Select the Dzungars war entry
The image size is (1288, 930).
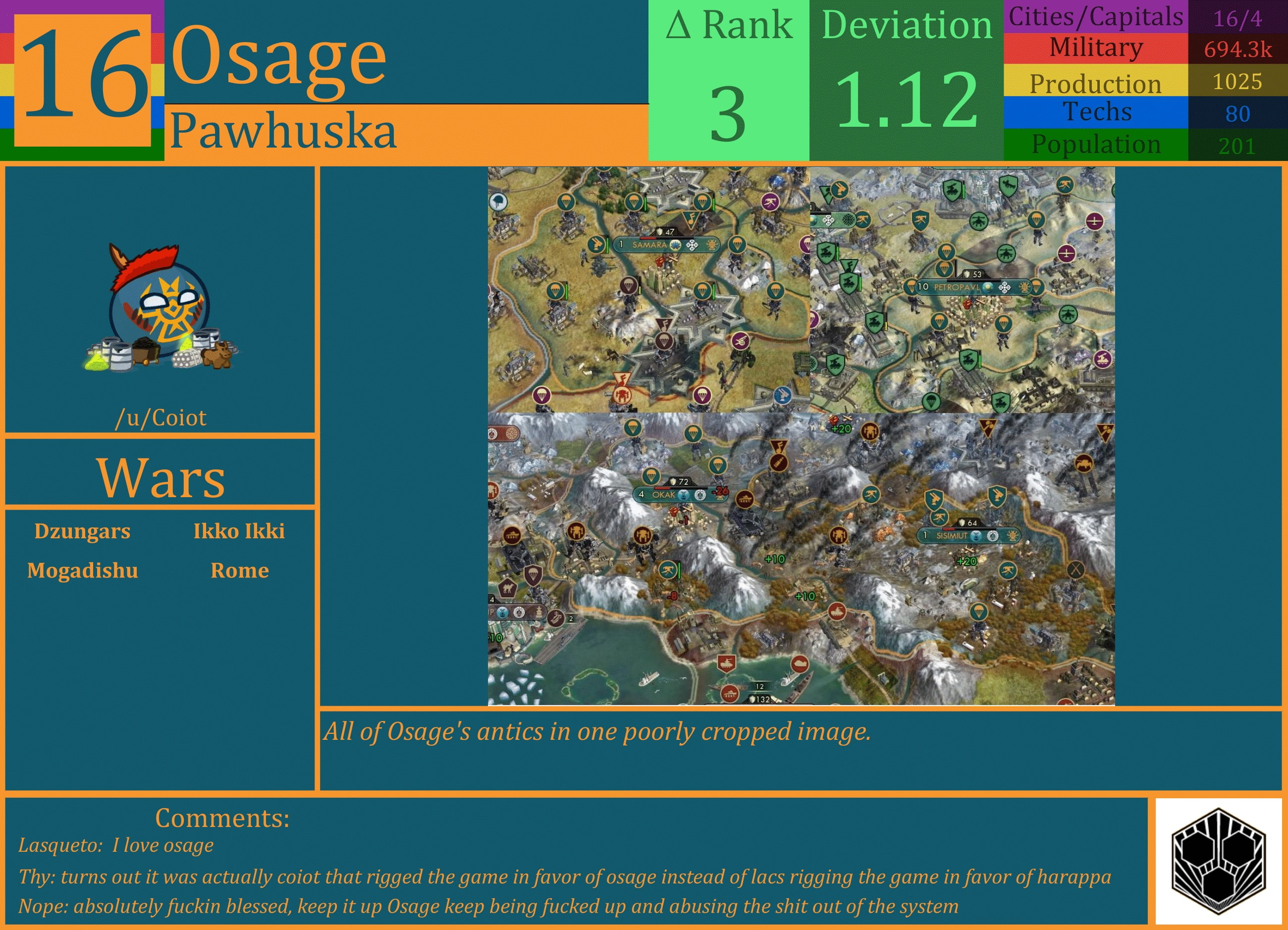pyautogui.click(x=84, y=531)
